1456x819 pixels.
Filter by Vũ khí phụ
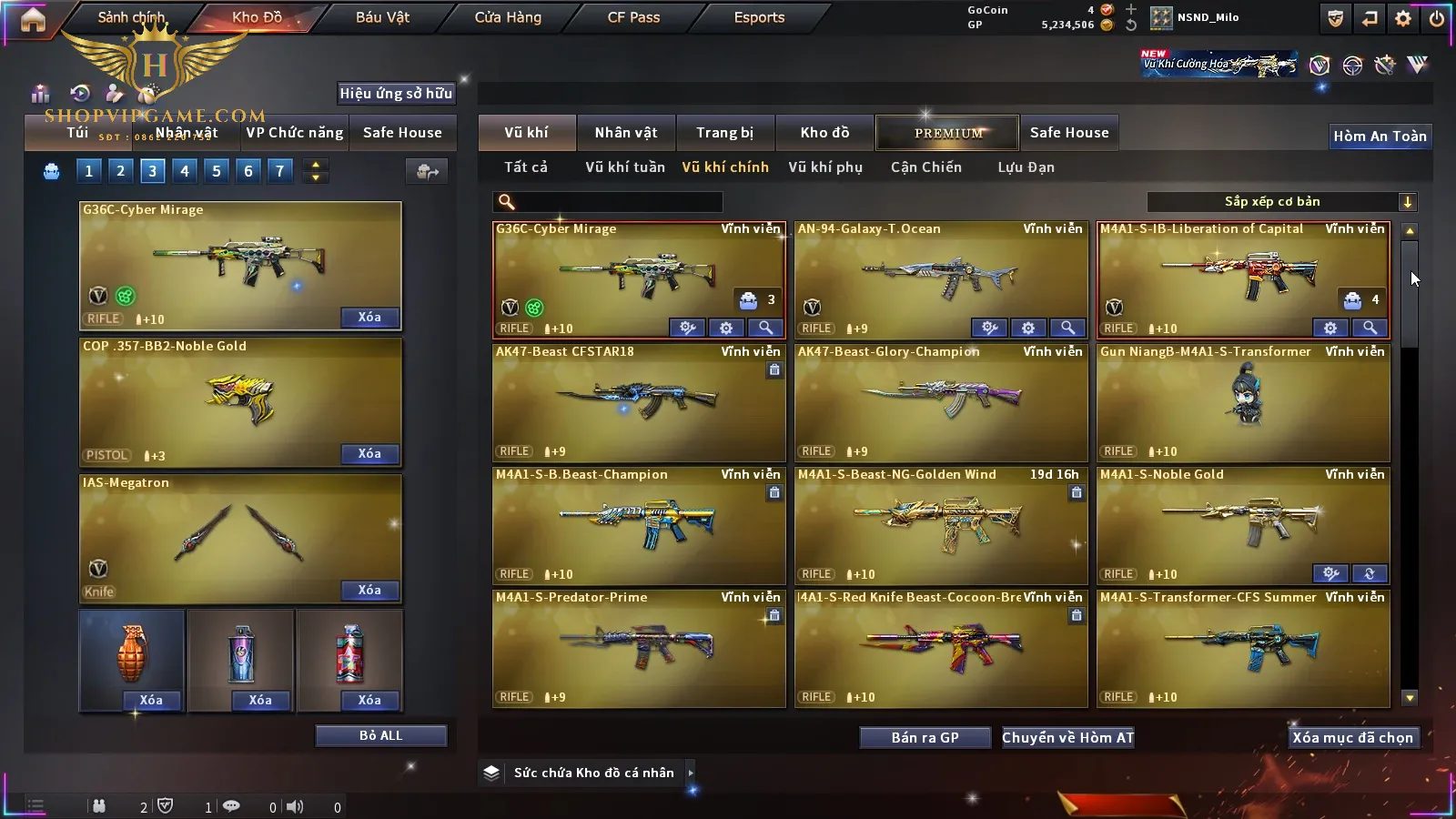(x=824, y=167)
